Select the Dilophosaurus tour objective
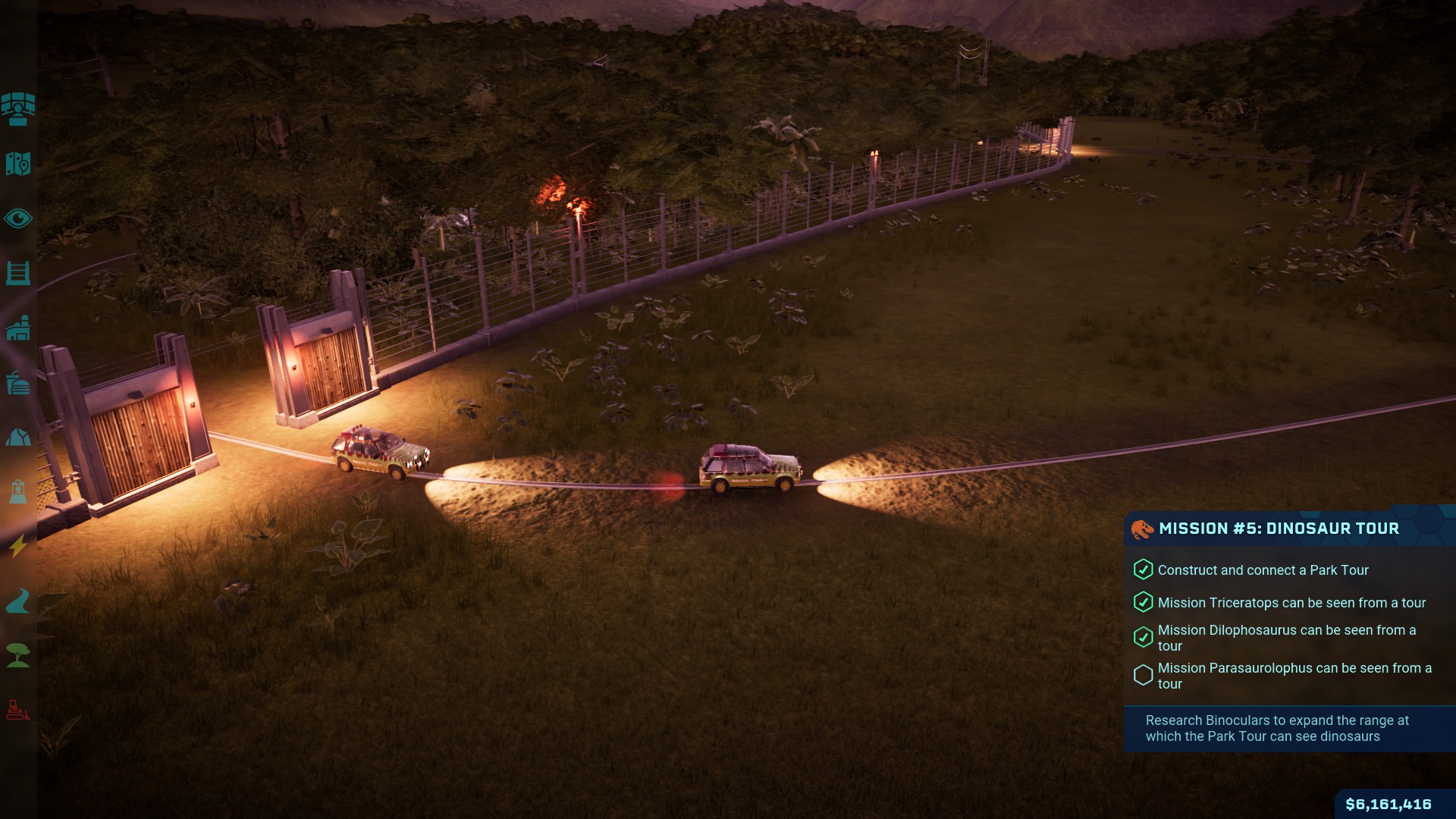The image size is (1456, 819). (1286, 638)
